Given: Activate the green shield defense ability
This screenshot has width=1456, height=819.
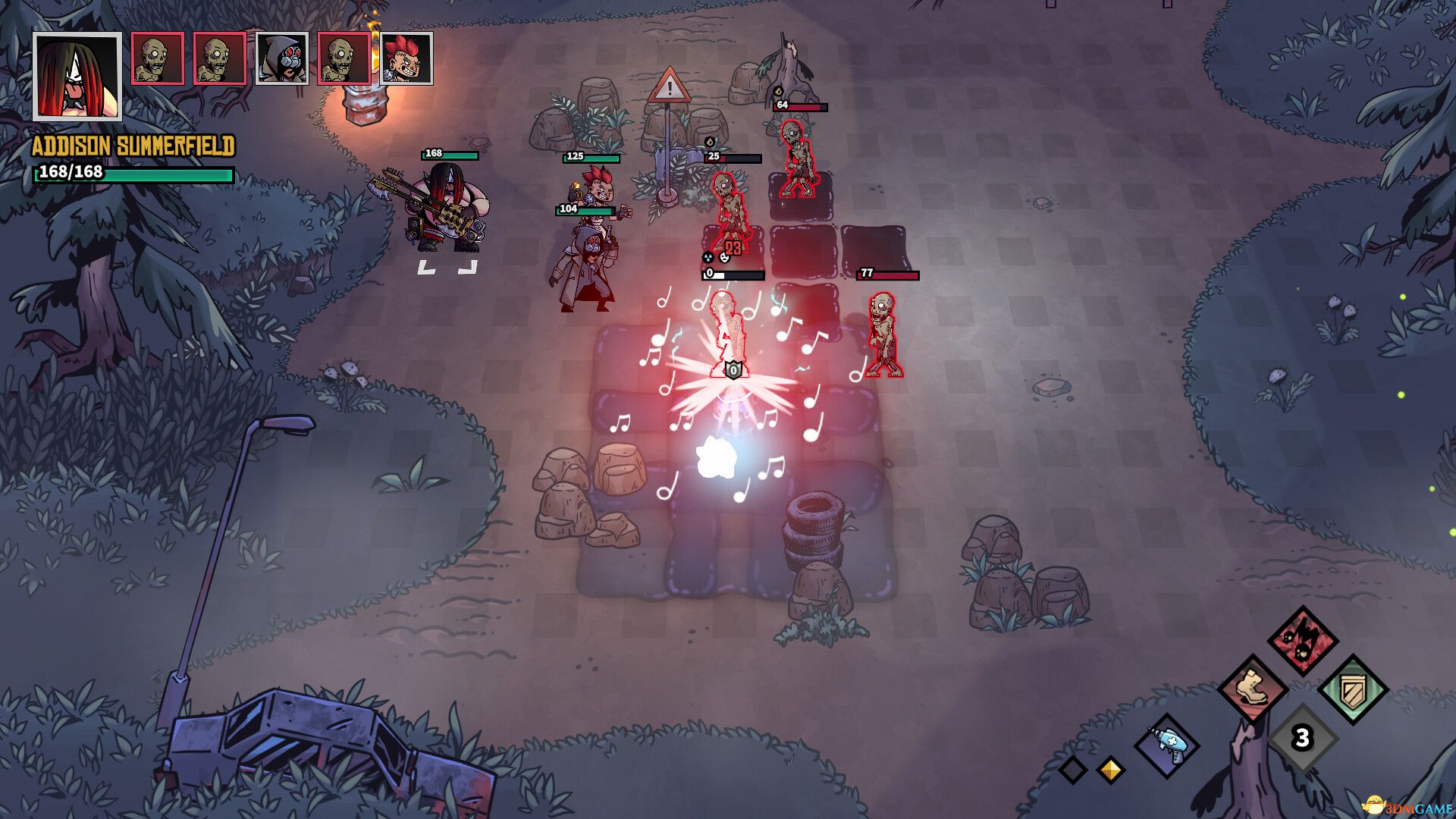Looking at the screenshot, I should tap(1353, 690).
